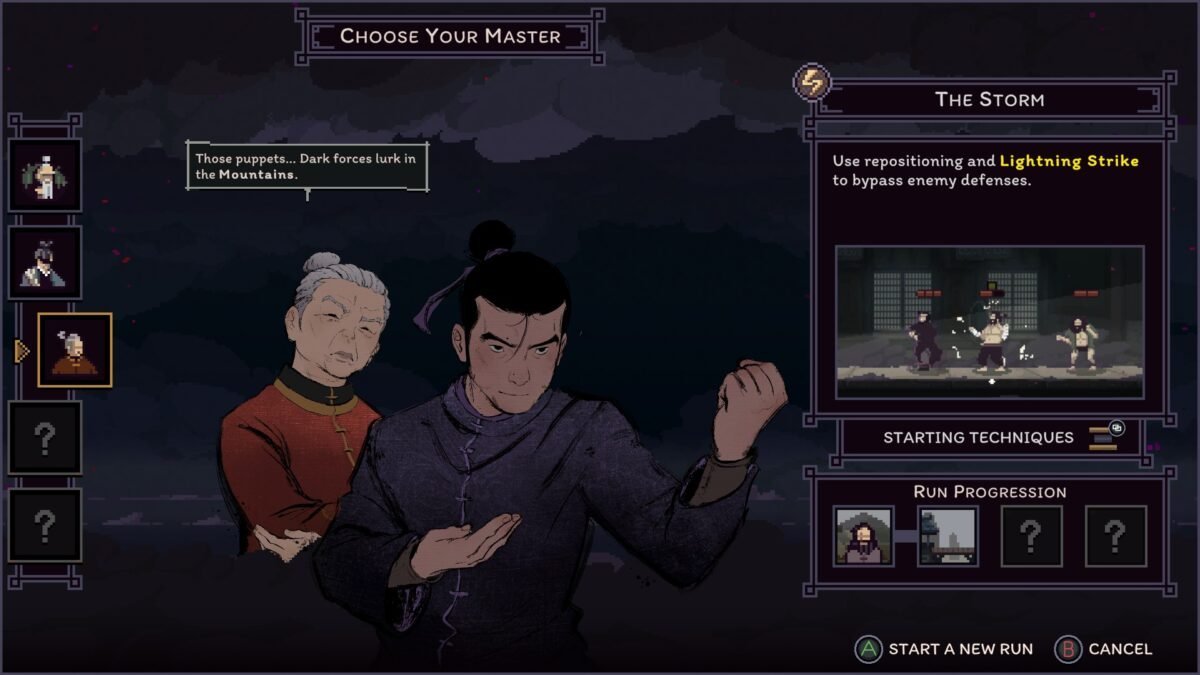Image resolution: width=1200 pixels, height=675 pixels.
Task: Open the Starting Techniques panel
Action: pyautogui.click(x=989, y=437)
